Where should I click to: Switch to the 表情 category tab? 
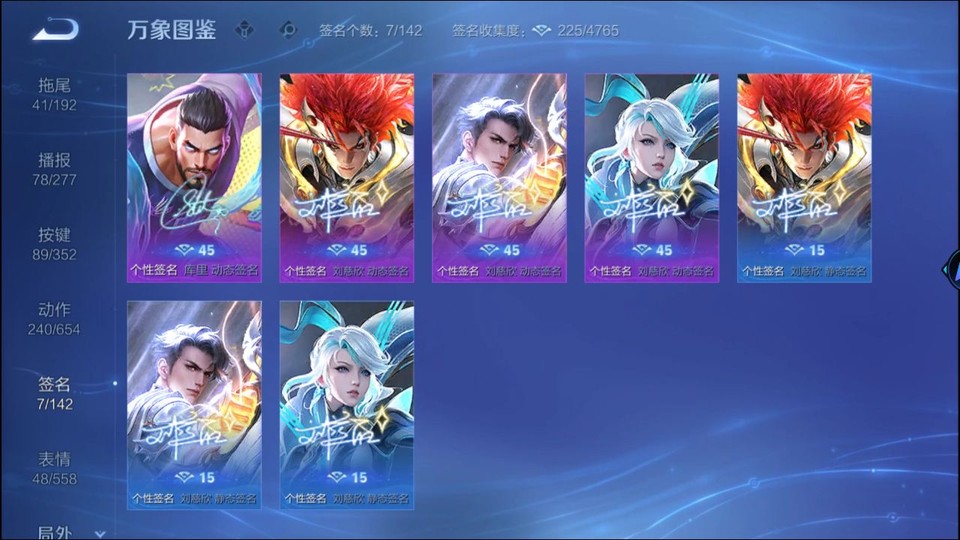[x=55, y=468]
